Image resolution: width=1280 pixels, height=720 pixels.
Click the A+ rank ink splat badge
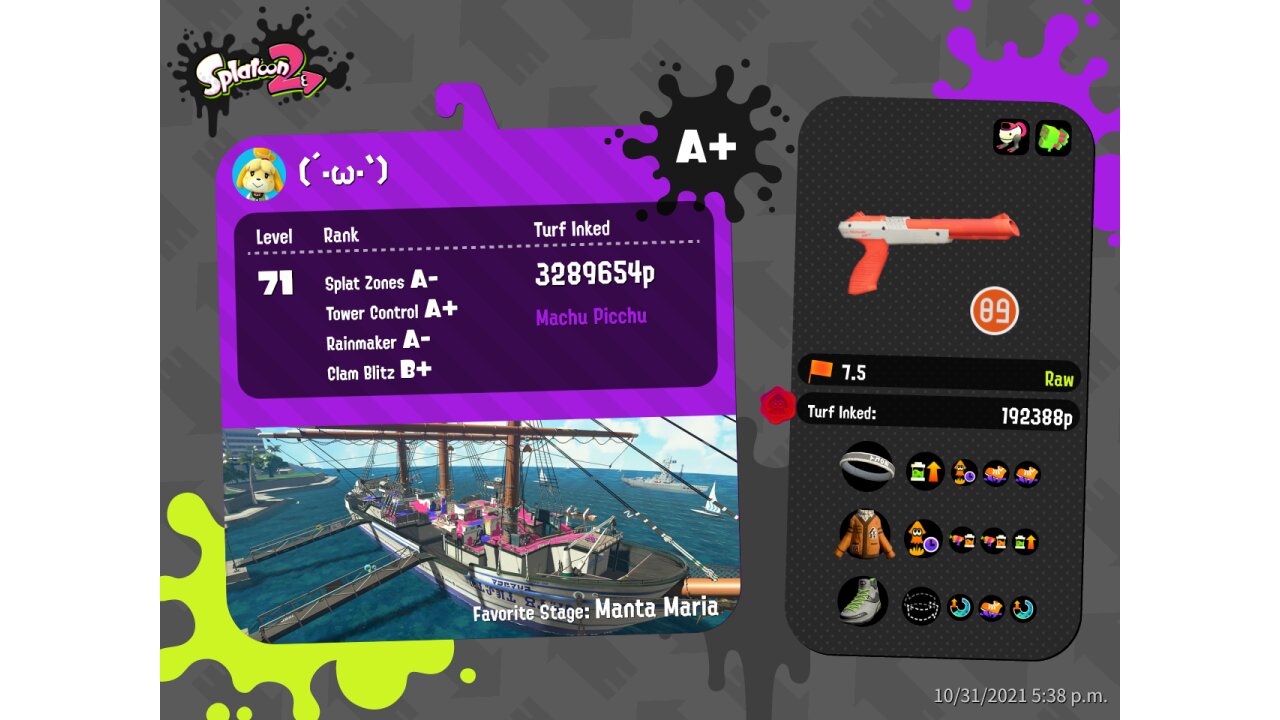point(706,147)
